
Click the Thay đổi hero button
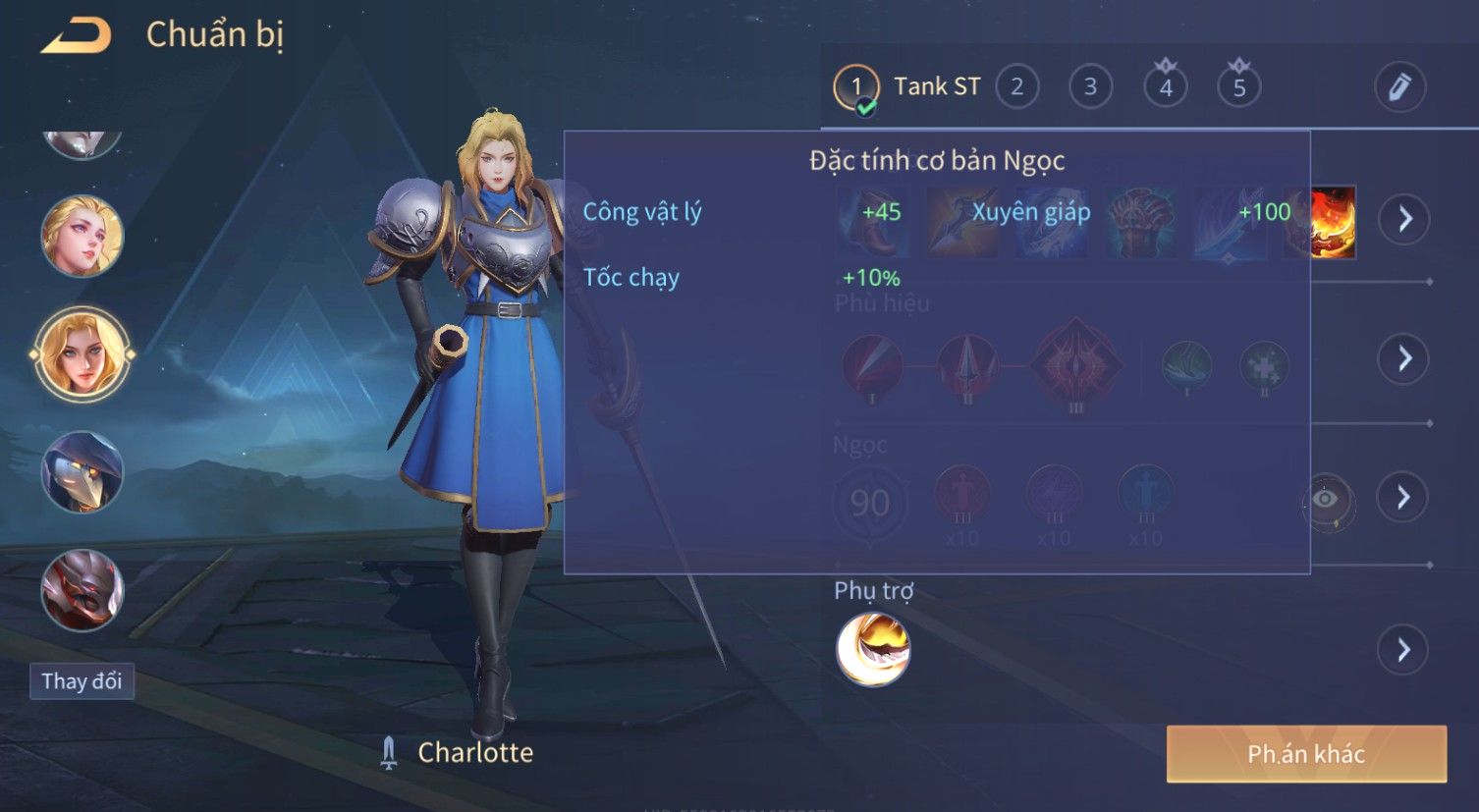point(82,681)
